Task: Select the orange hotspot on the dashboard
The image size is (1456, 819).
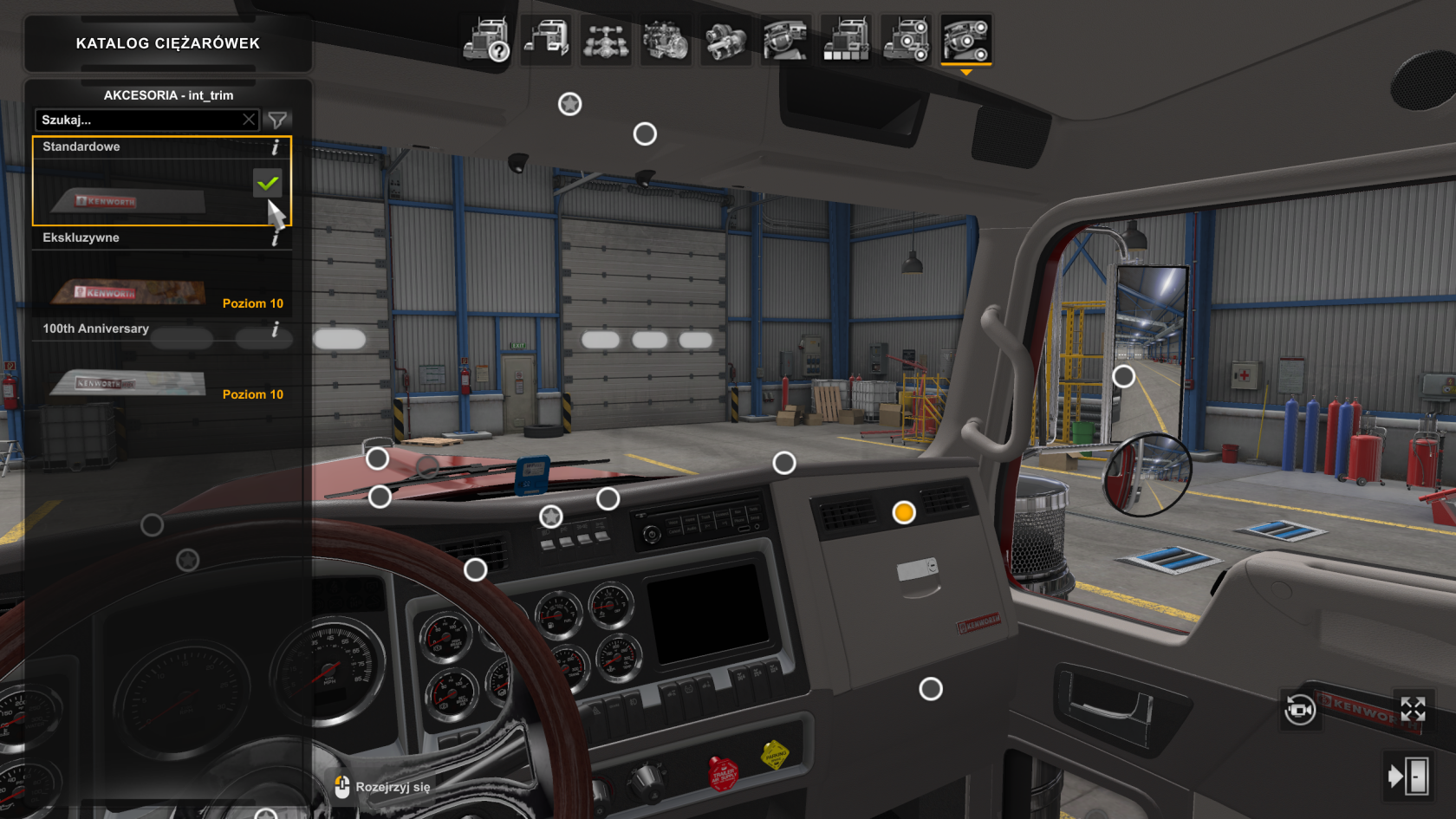Action: [905, 514]
